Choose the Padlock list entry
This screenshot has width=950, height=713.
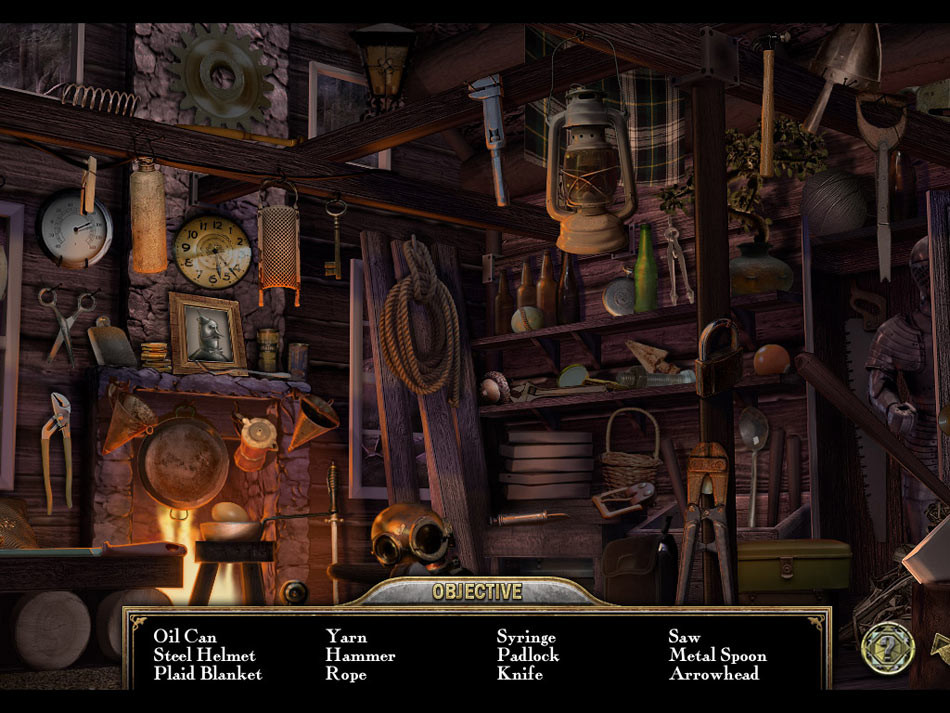click(x=528, y=656)
